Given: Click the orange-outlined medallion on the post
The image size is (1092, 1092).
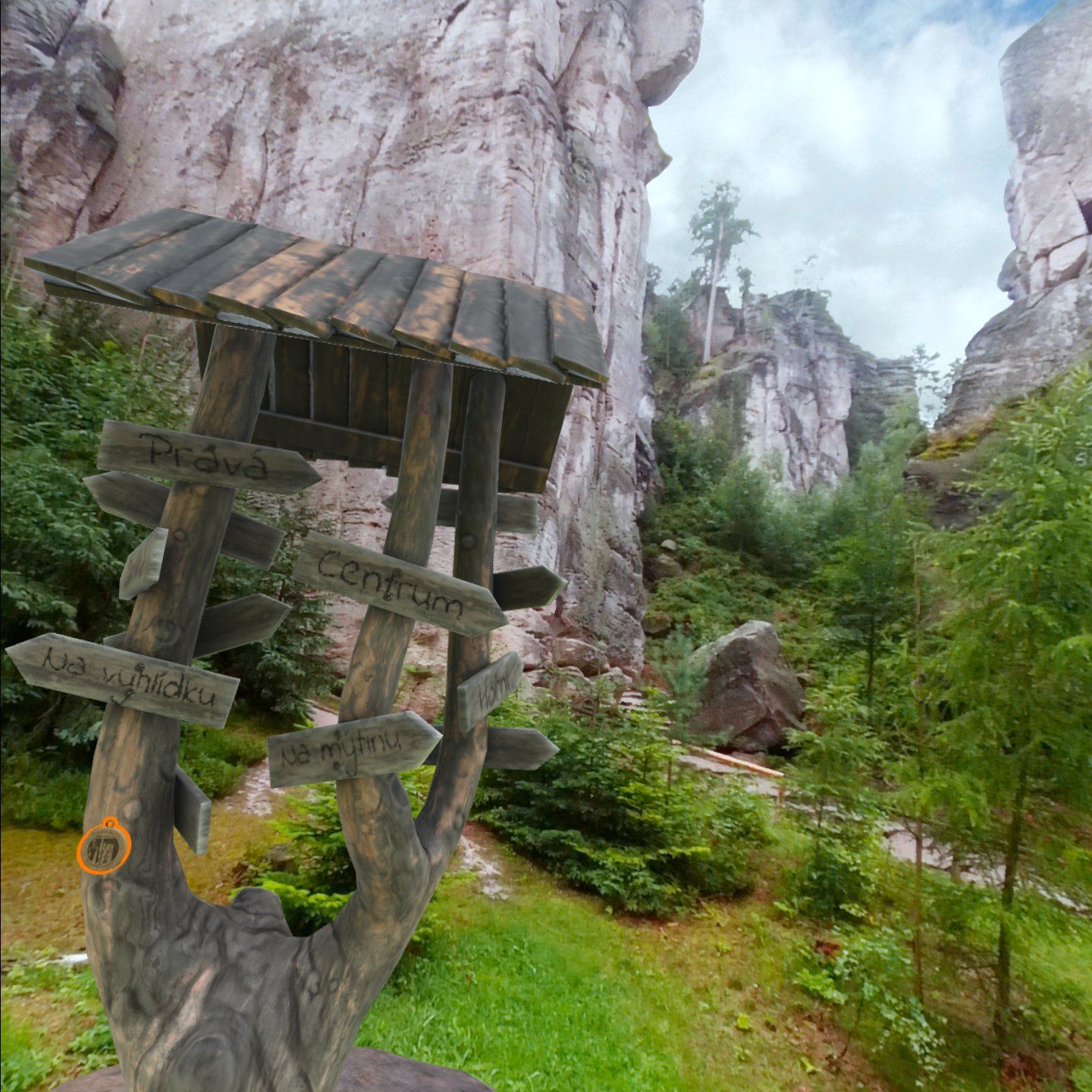Looking at the screenshot, I should [104, 846].
